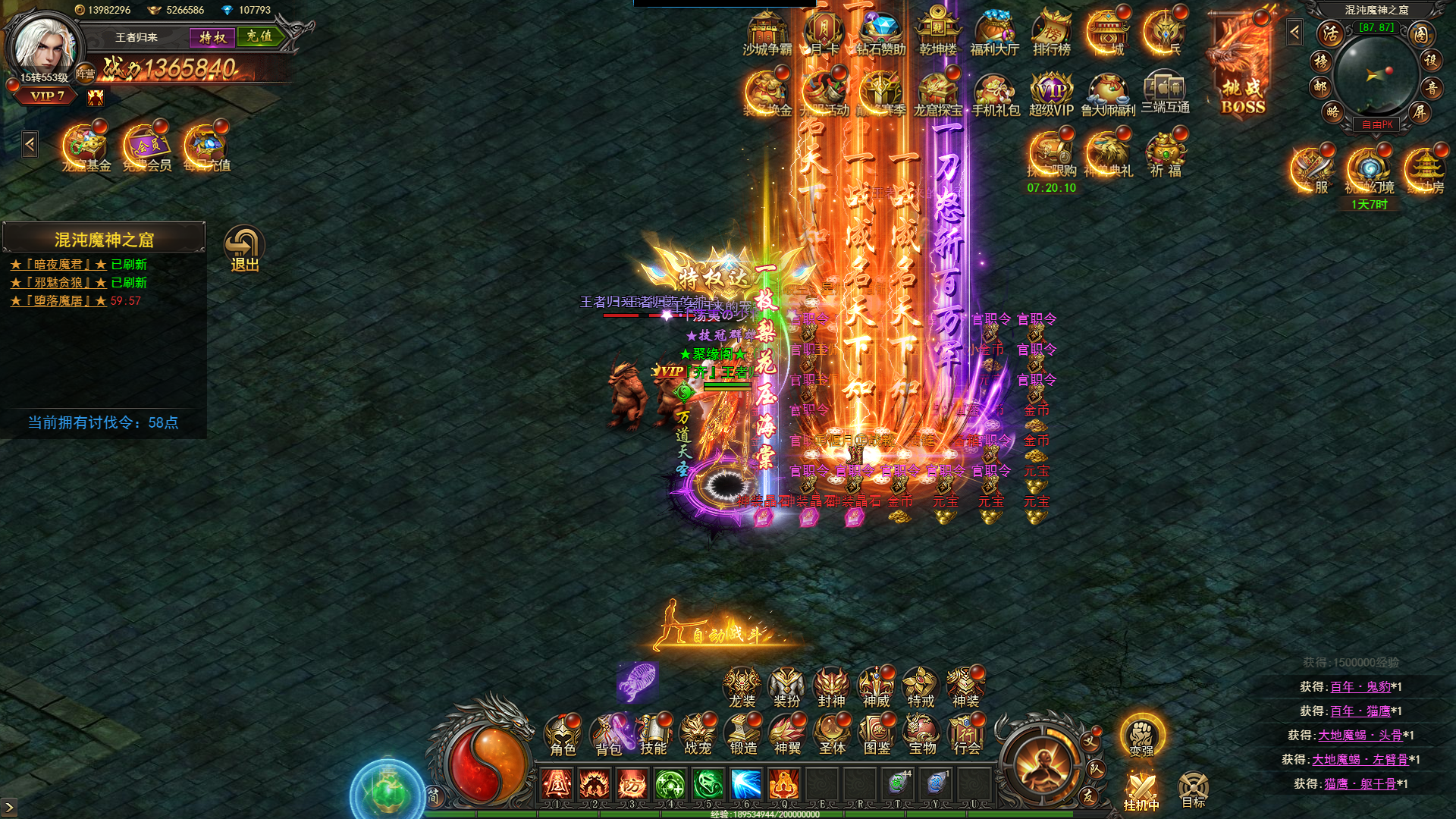
Task: Open the 充值 recharge button
Action: 259,36
